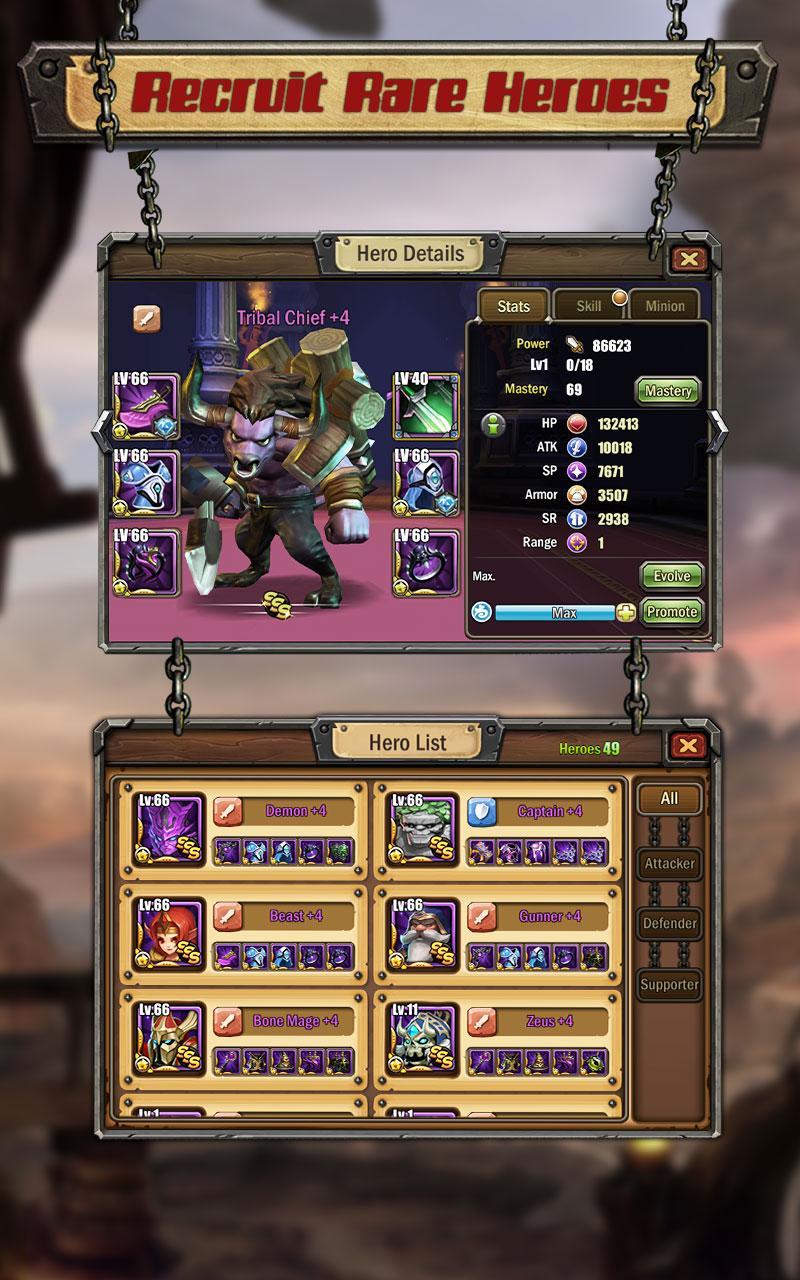Open the Mastery button
Viewport: 800px width, 1280px height.
(668, 391)
